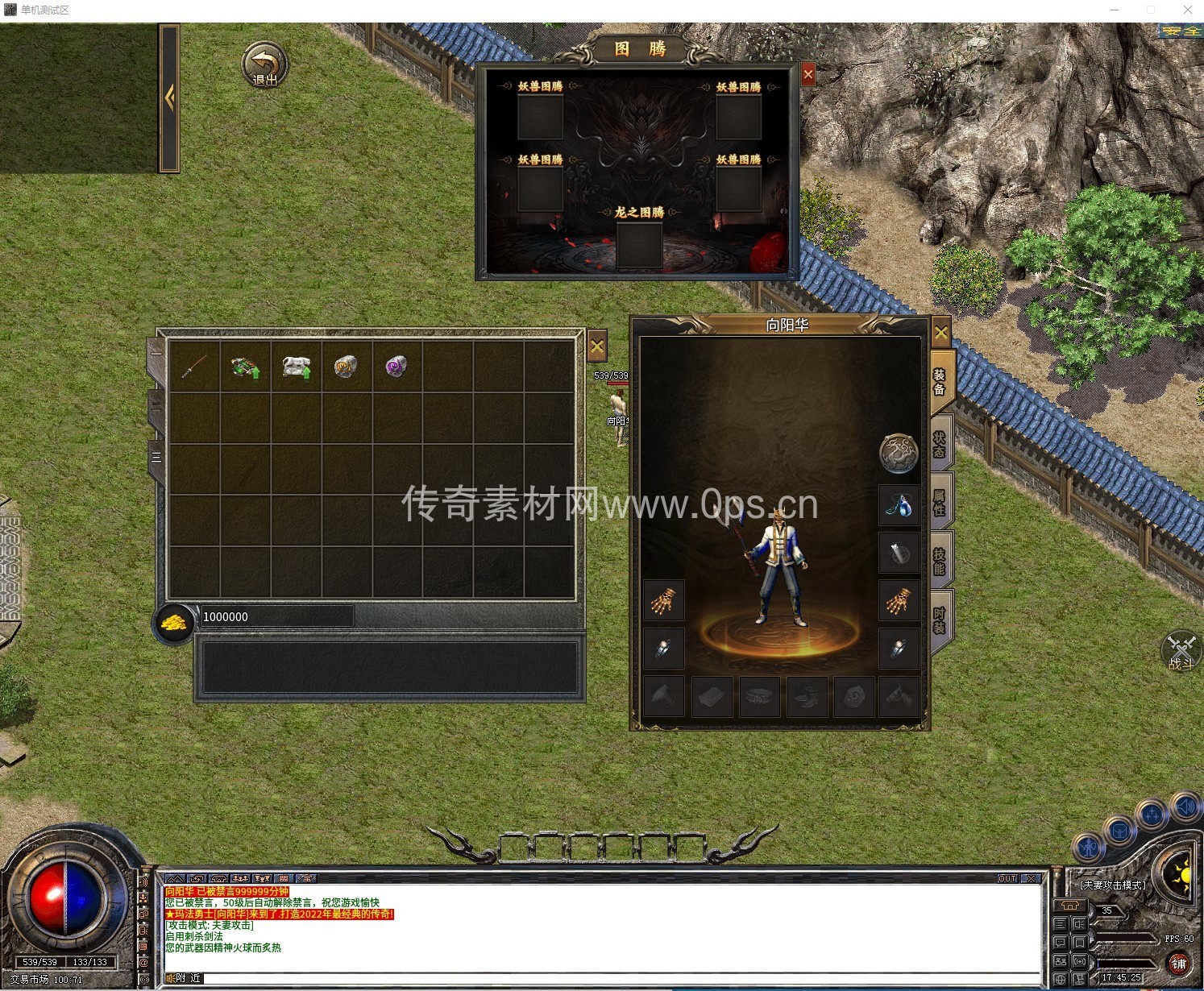Image resolution: width=1204 pixels, height=991 pixels.
Task: Click the round medal equipment slot
Action: [x=899, y=454]
